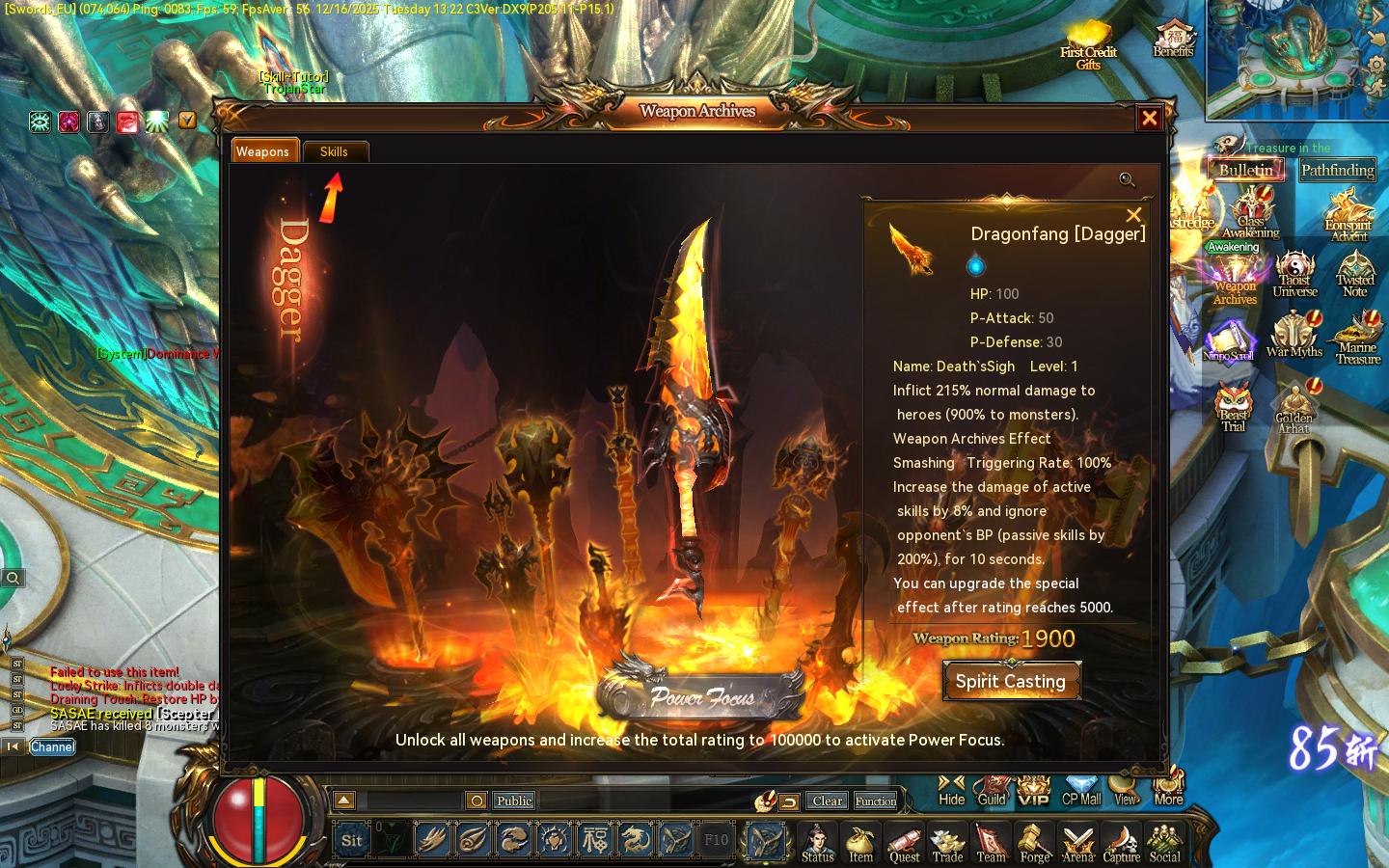This screenshot has width=1389, height=868.
Task: Close the Weapon Archives window
Action: point(1149,119)
